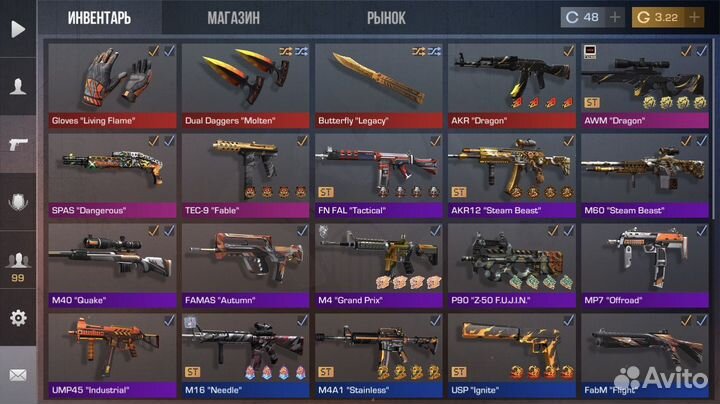
Task: Switch to the Магазин tab
Action: click(x=233, y=17)
